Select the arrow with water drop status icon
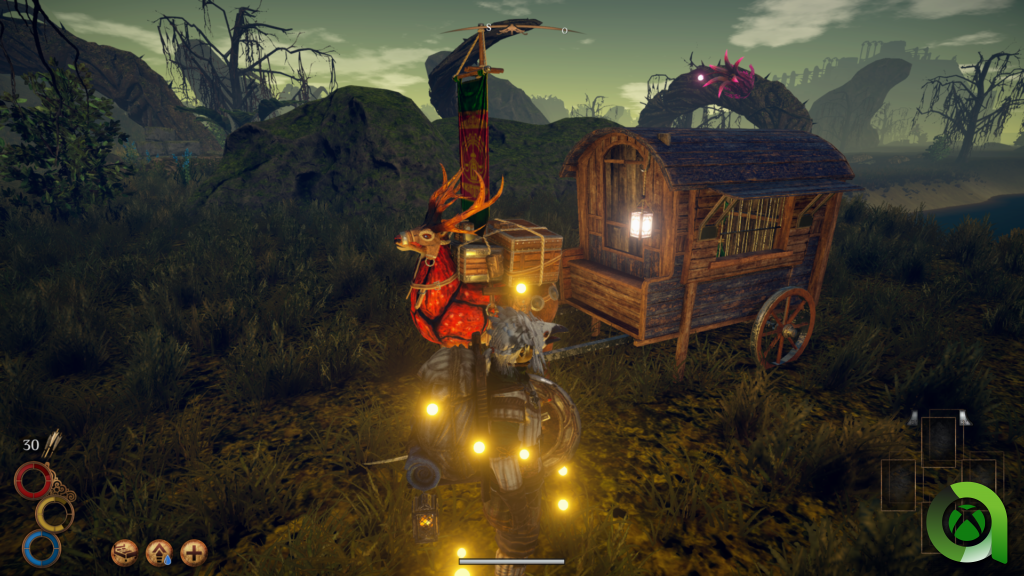 [x=159, y=552]
